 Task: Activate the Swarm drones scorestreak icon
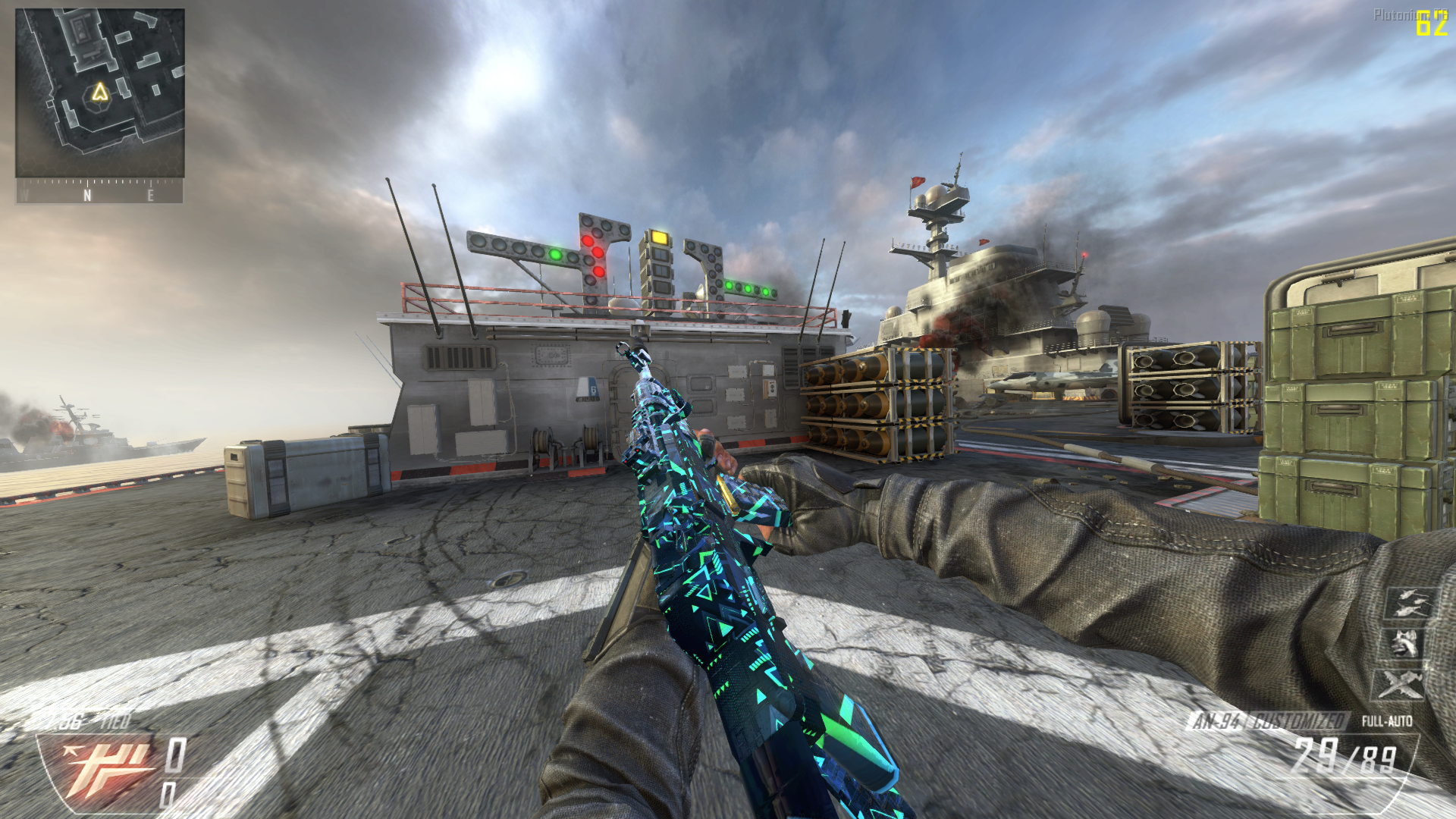click(x=1410, y=604)
